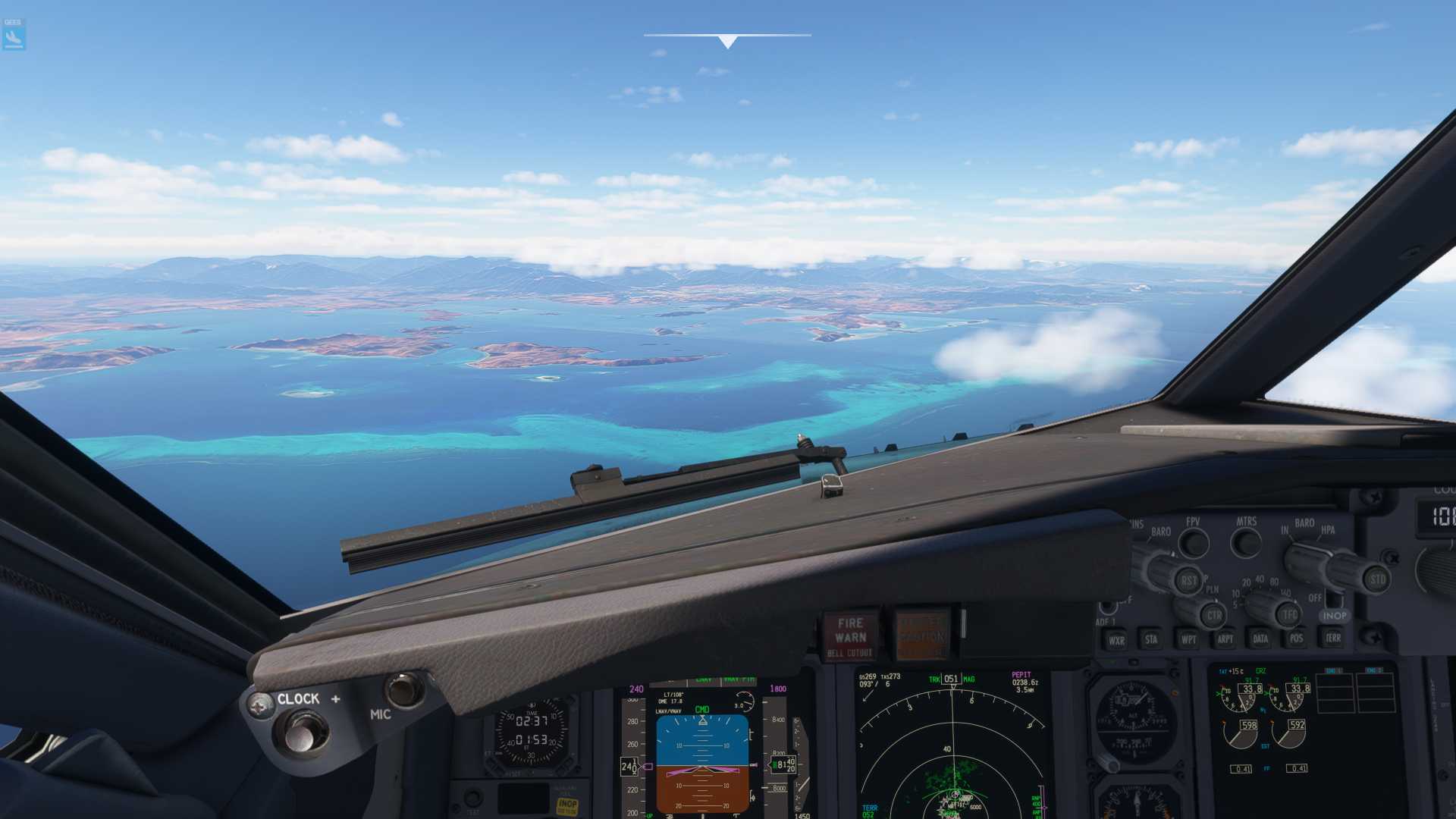The width and height of the screenshot is (1456, 819).
Task: Silence the FIRE WARN bell cutout light
Action: click(850, 635)
